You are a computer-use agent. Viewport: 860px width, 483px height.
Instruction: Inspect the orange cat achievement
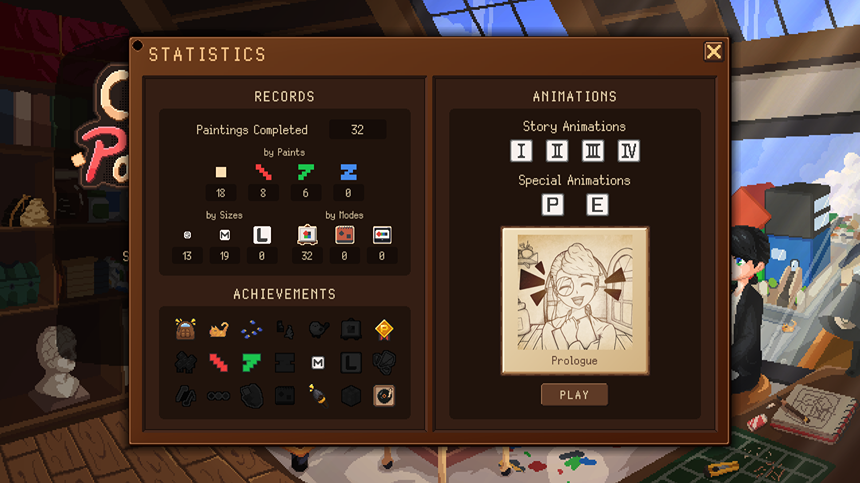(218, 328)
